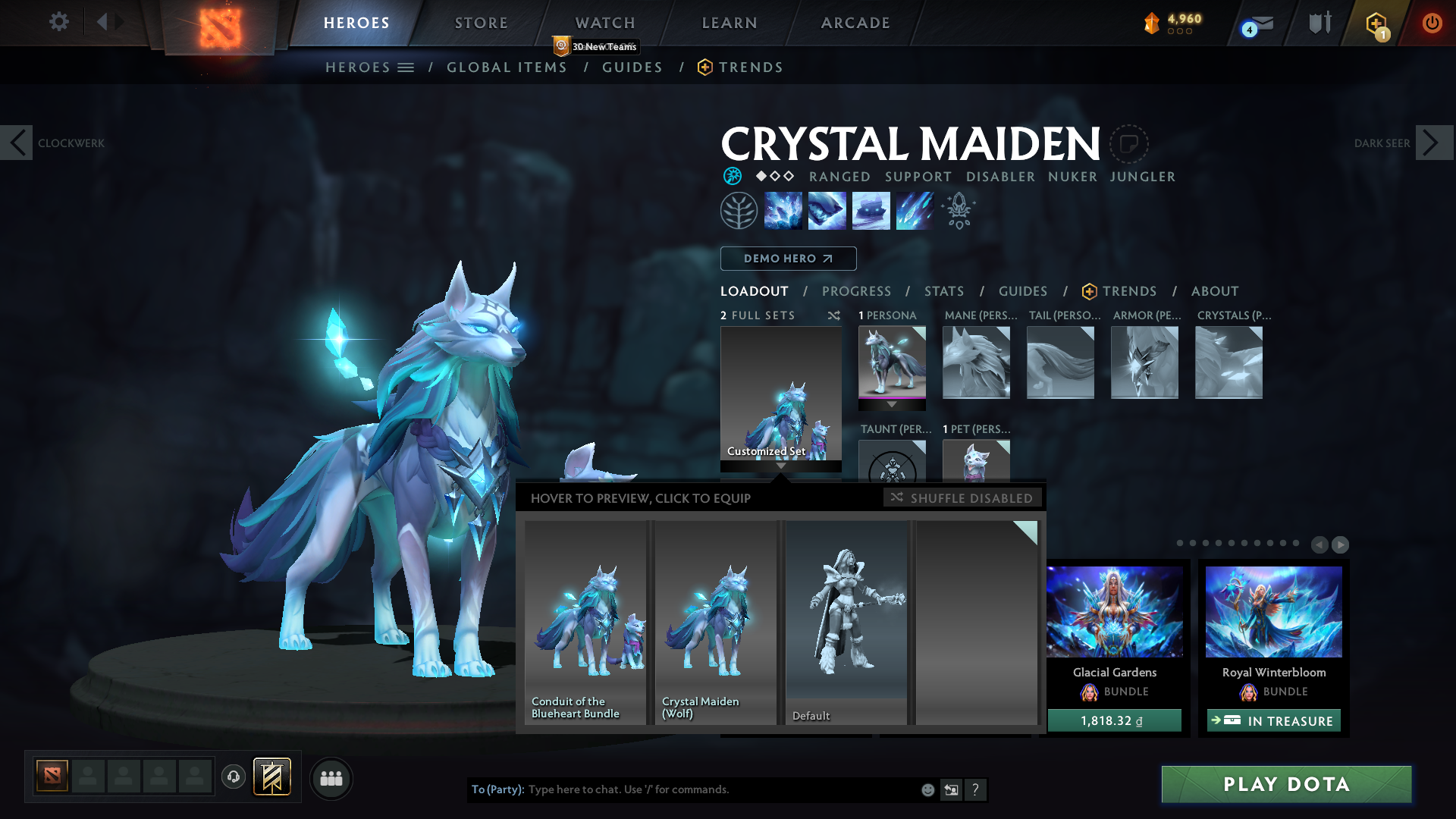1456x819 pixels.
Task: Switch to the Stats tab
Action: 944,291
